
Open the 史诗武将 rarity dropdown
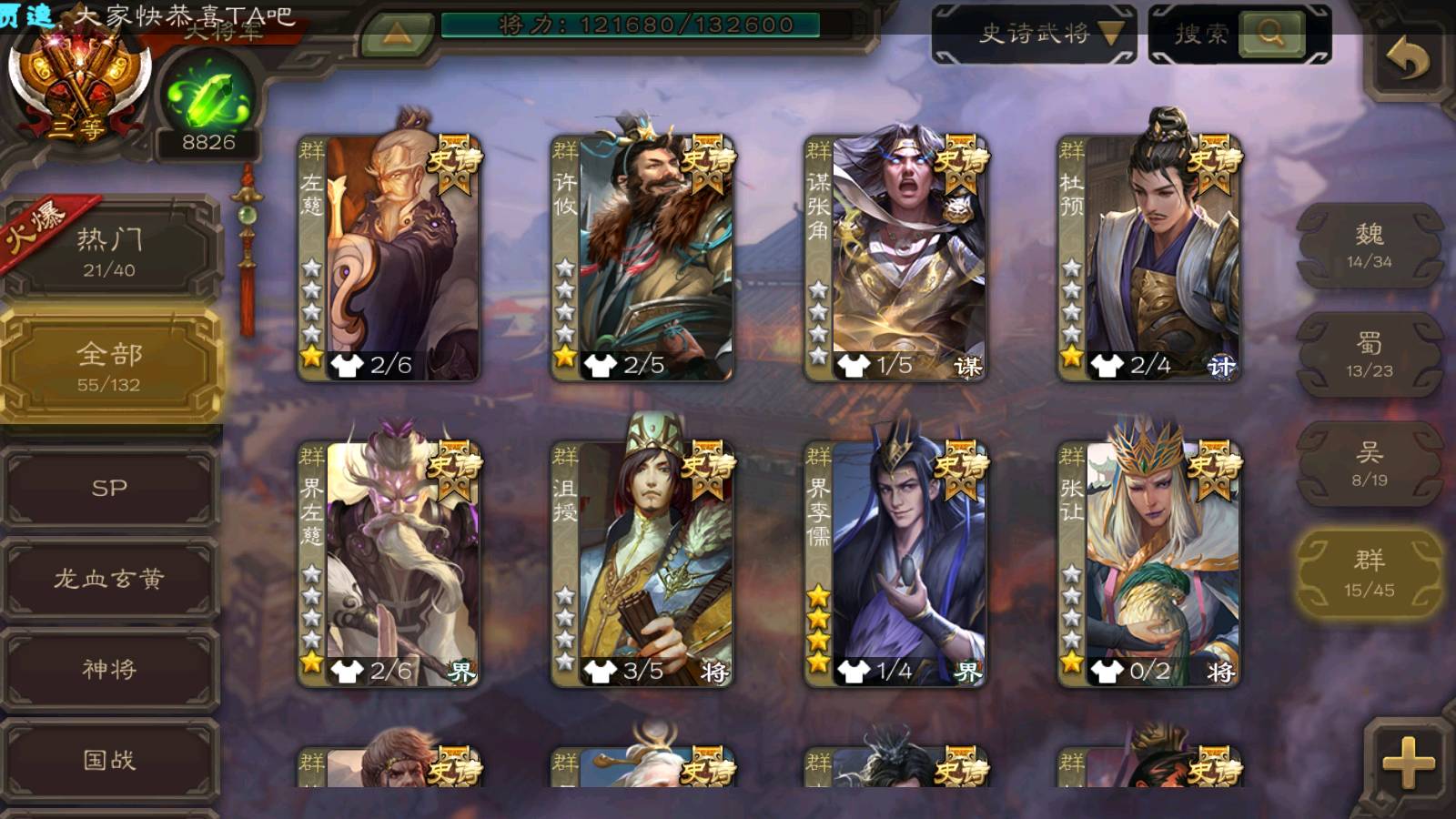[x=1034, y=35]
